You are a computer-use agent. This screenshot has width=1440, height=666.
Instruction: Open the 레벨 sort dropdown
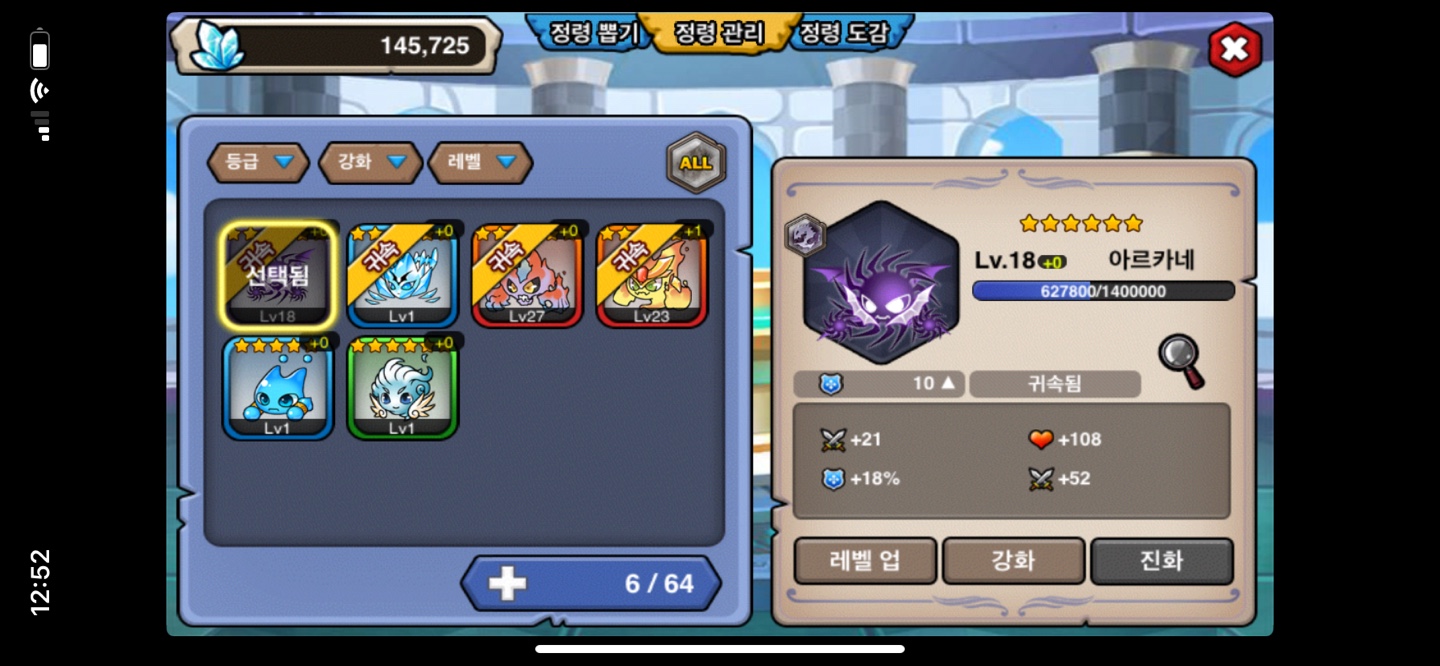point(480,162)
